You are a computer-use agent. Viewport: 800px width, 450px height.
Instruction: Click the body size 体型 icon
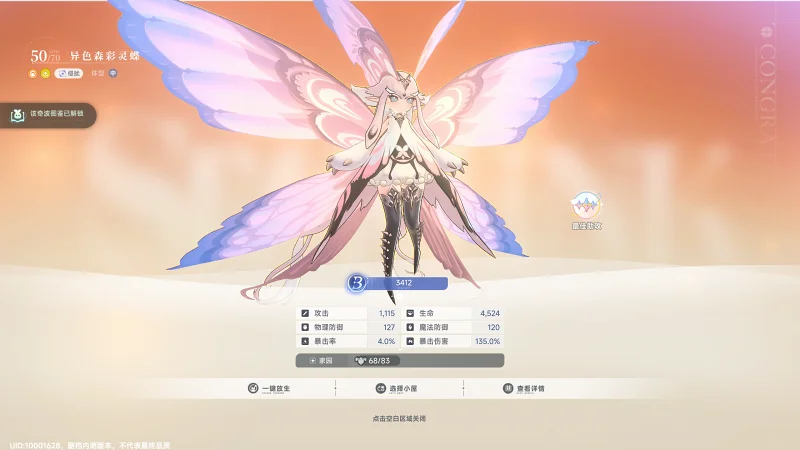(x=112, y=74)
